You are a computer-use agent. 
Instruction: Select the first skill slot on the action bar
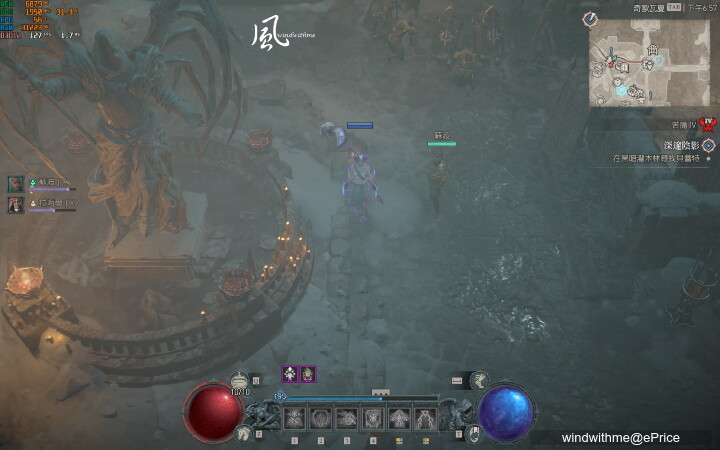point(294,418)
